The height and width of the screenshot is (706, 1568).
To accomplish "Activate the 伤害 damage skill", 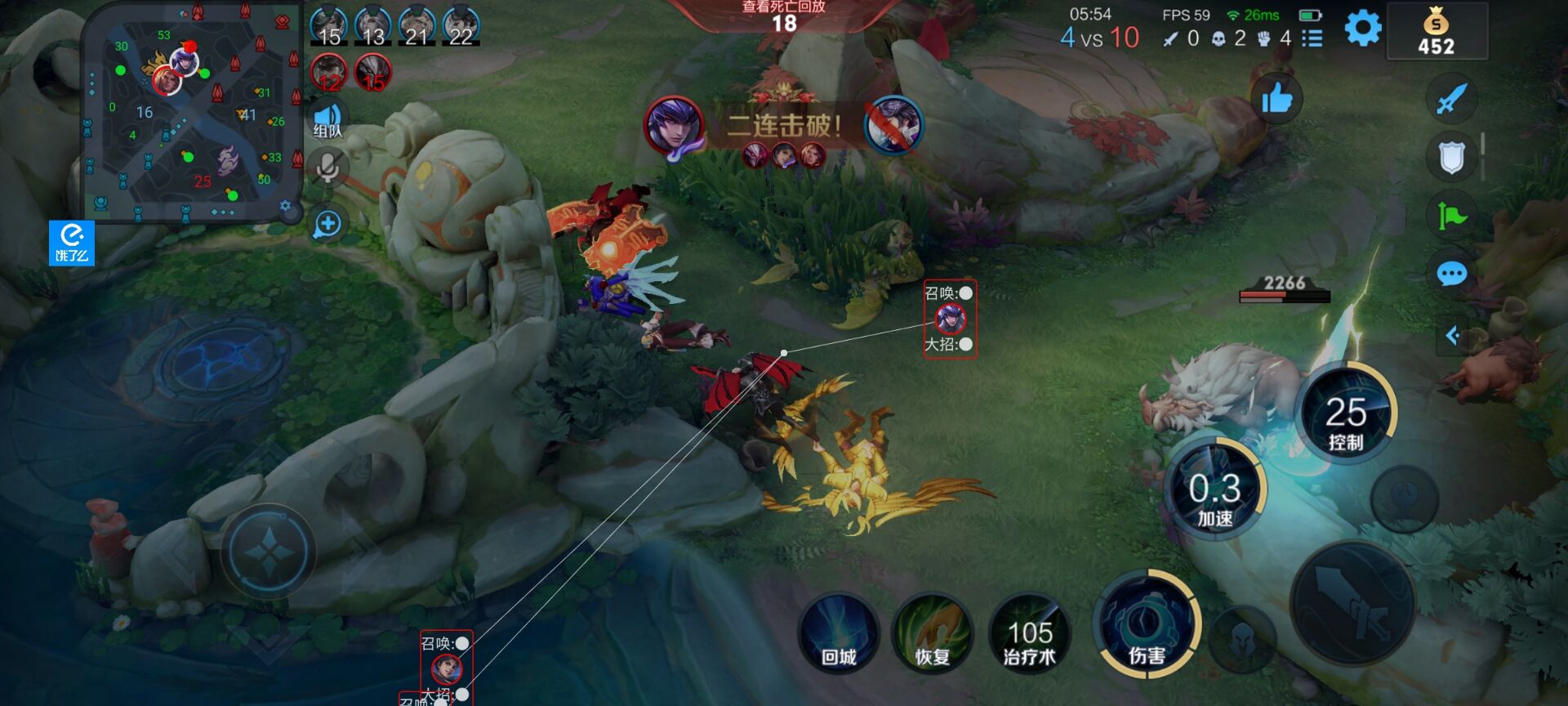I will [x=1146, y=631].
